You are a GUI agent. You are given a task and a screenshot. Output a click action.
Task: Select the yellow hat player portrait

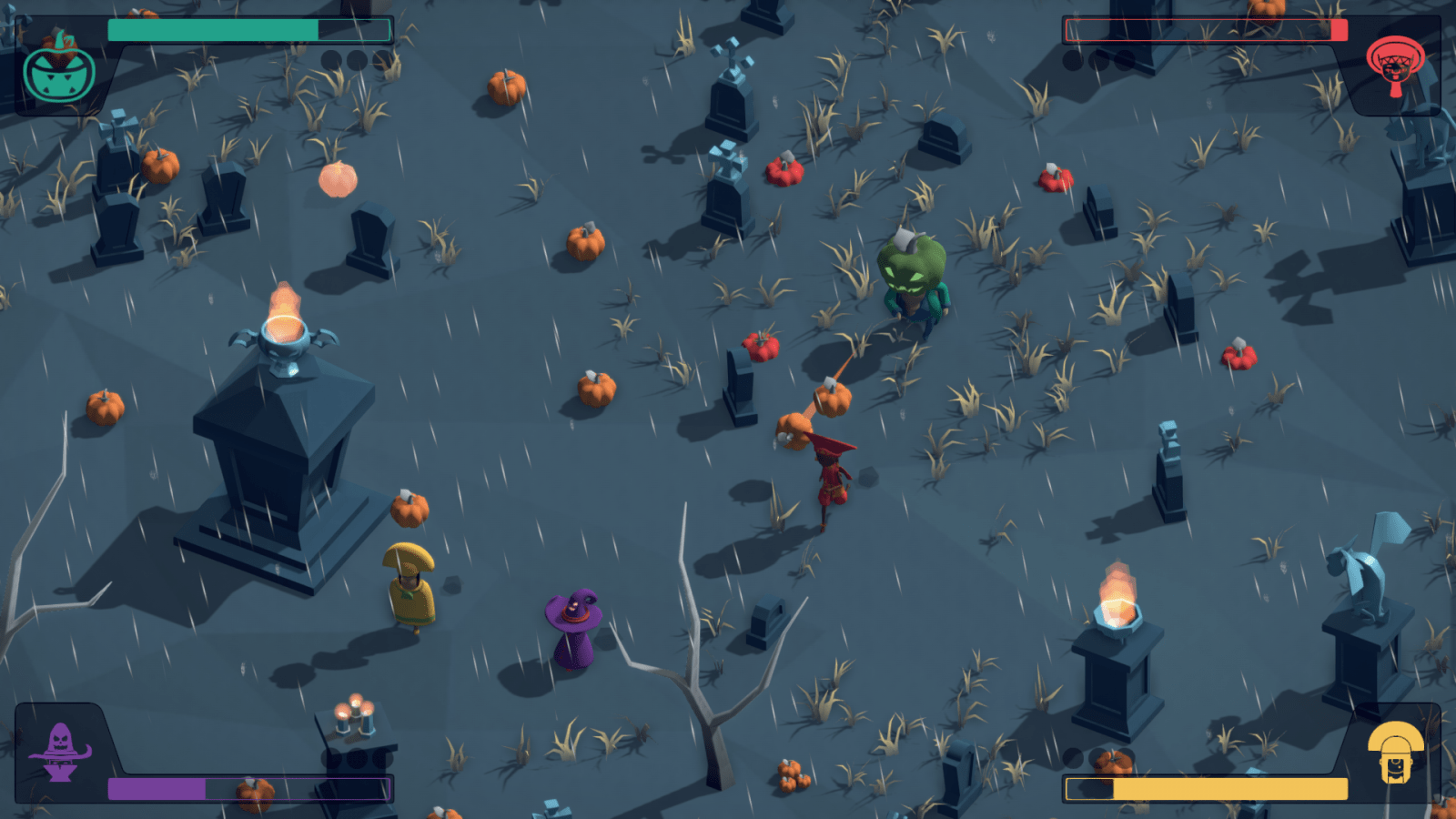[x=1395, y=752]
